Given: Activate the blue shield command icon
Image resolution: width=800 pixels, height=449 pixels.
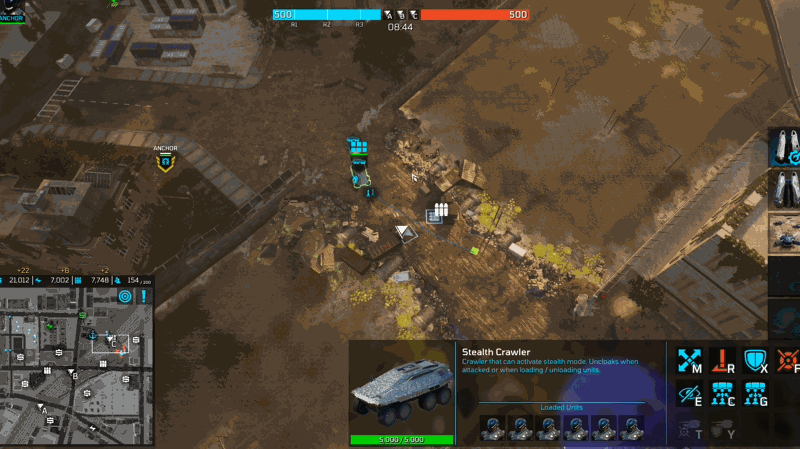Looking at the screenshot, I should coord(756,360).
